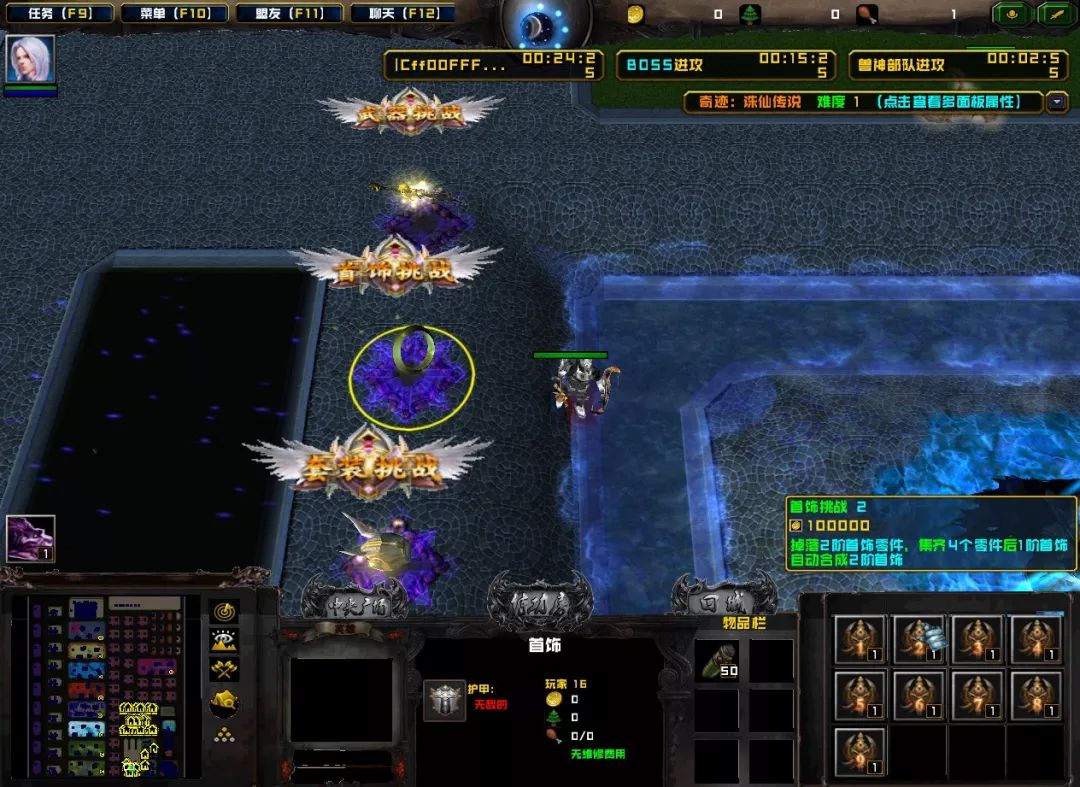Click the formation toggle button (dots)
Screen dimensions: 1080x787
pos(224,735)
